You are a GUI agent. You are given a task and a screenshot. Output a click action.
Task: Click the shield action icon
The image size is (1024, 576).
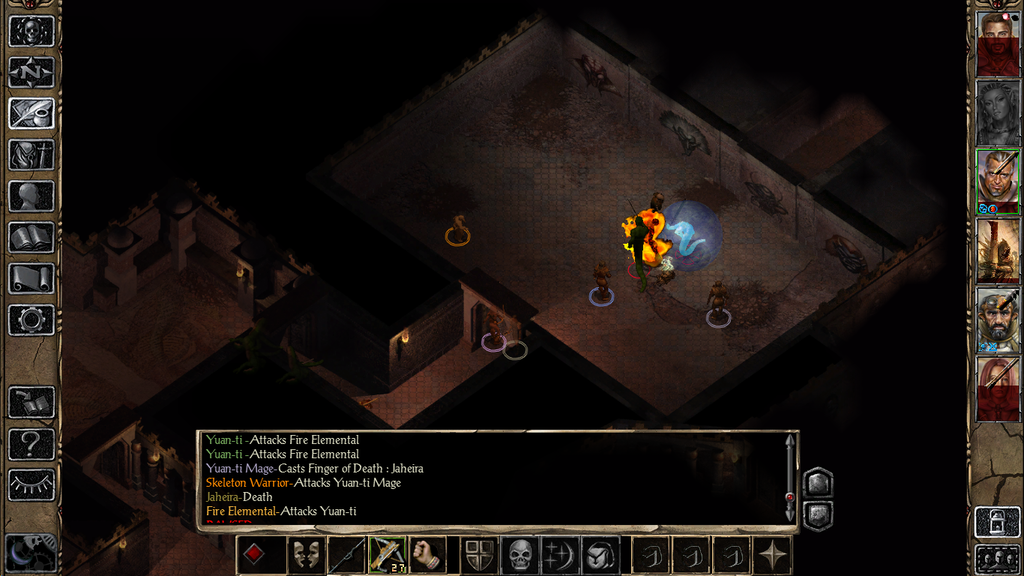pyautogui.click(x=479, y=555)
